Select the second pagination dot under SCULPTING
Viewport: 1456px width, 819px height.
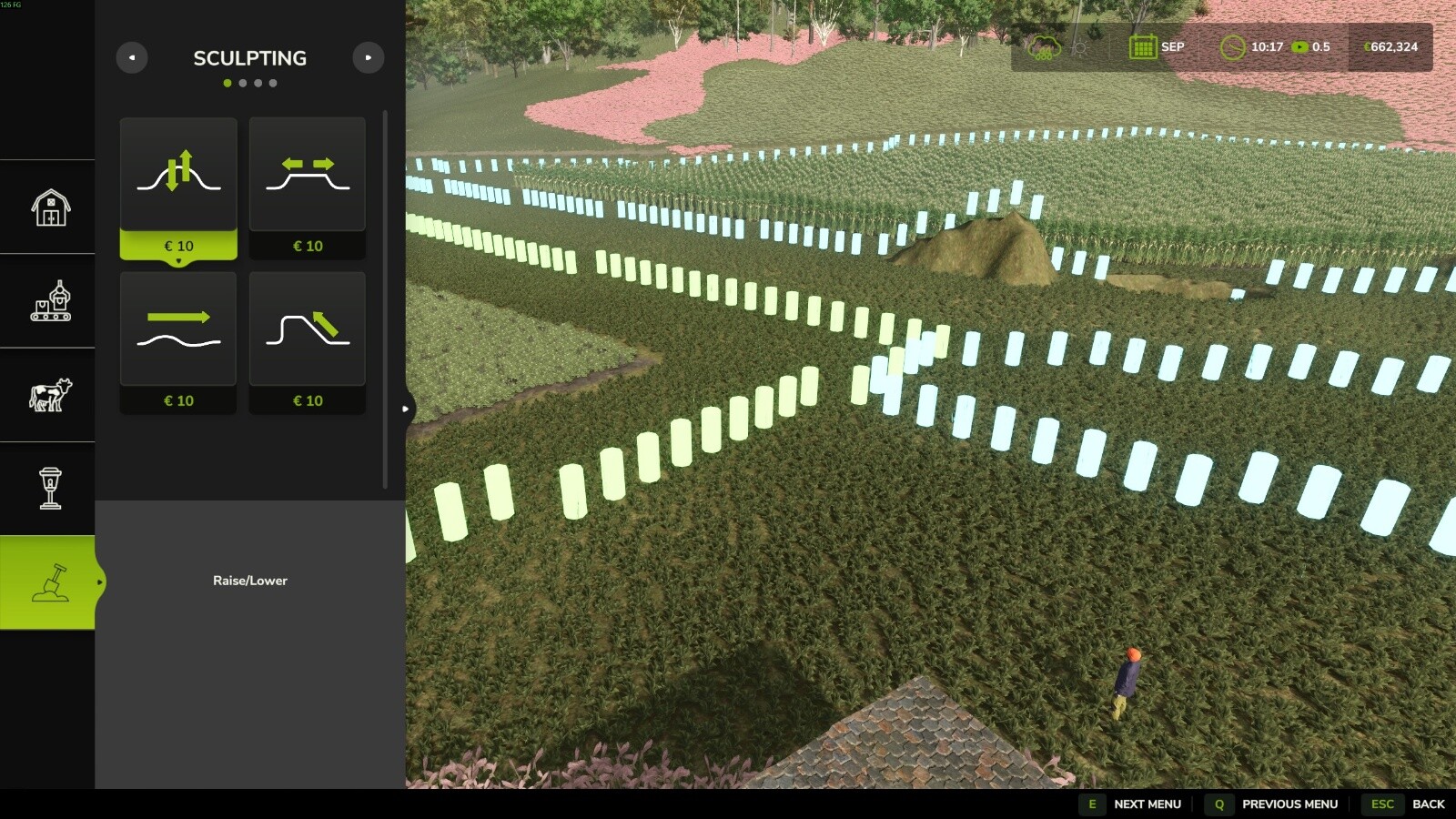(242, 82)
